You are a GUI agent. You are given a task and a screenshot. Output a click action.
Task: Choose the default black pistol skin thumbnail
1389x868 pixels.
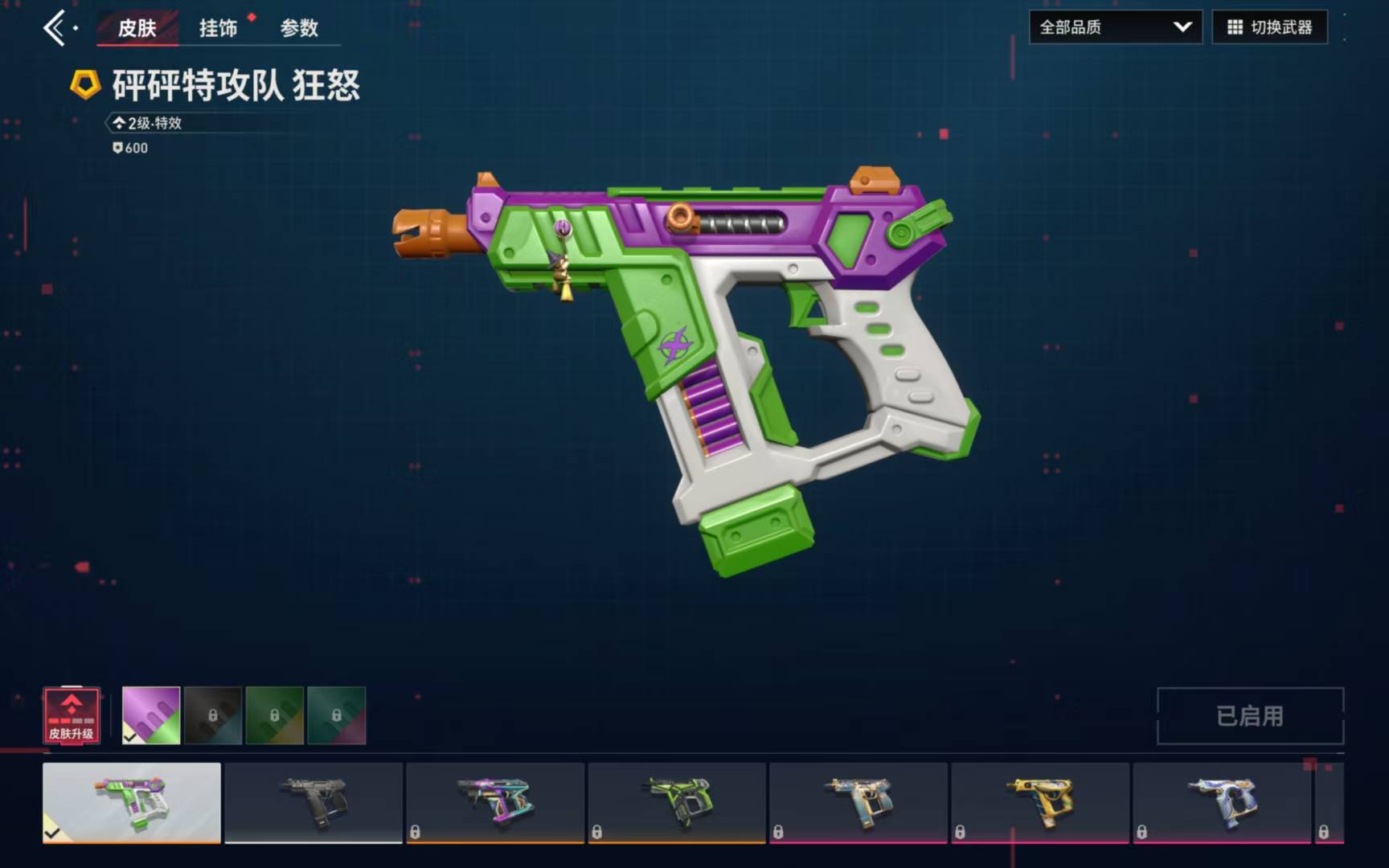point(313,802)
